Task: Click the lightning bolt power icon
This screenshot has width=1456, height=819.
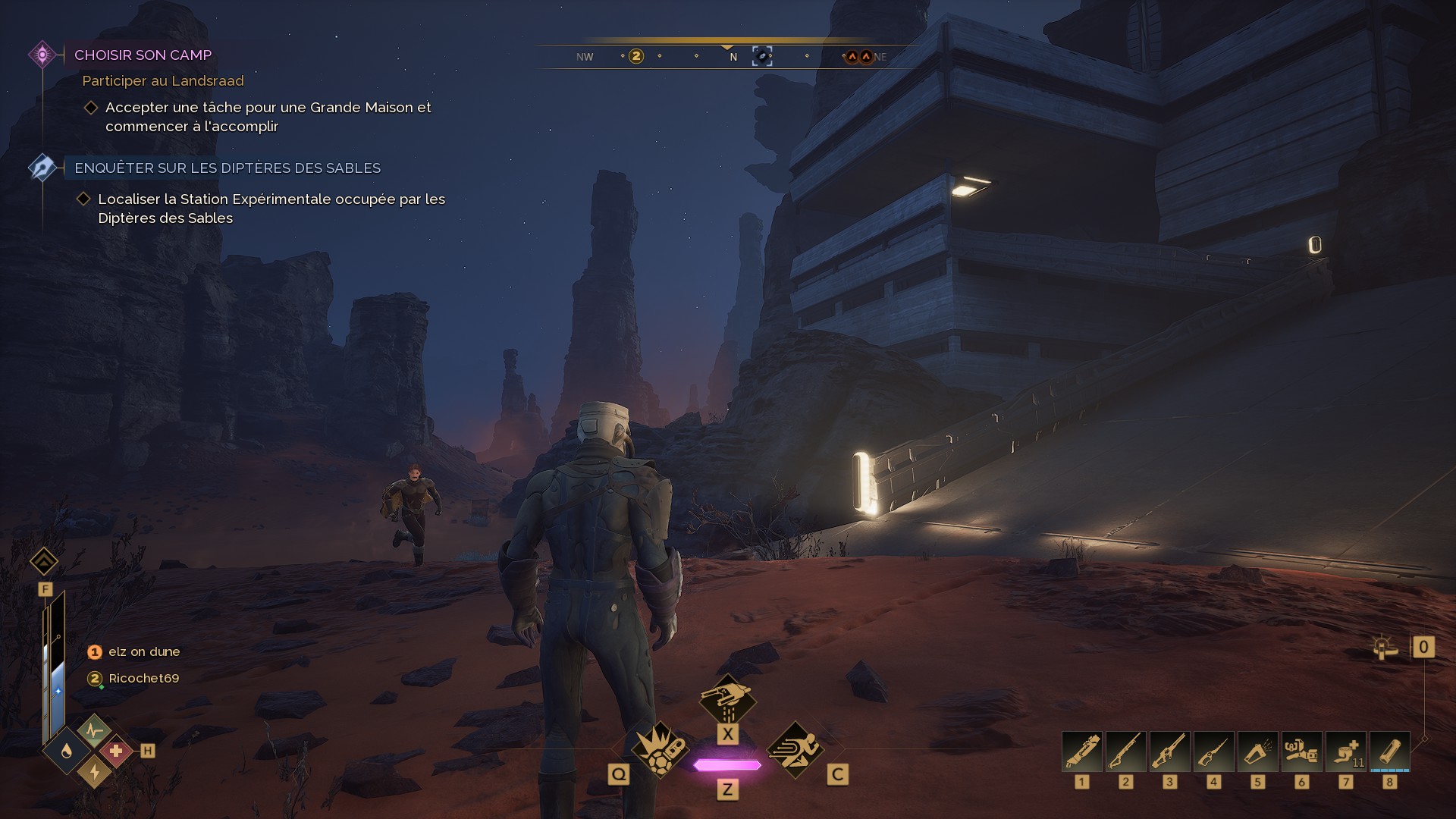Action: (x=94, y=771)
